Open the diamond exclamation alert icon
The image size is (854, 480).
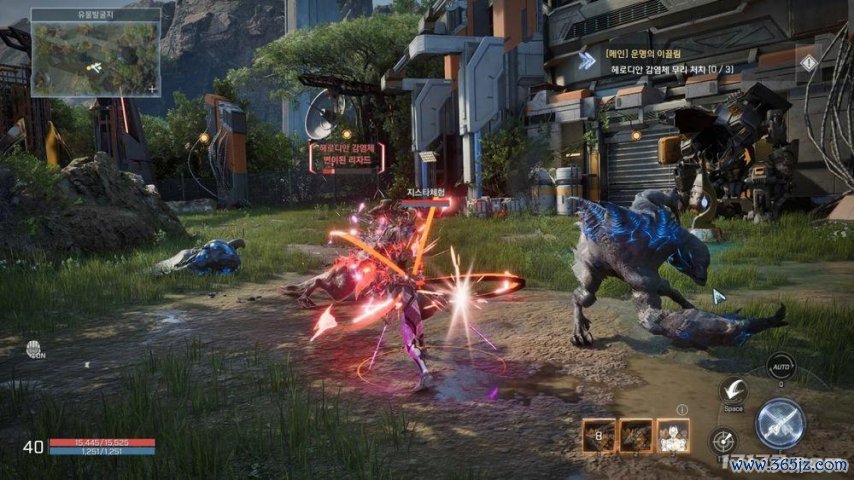(808, 62)
